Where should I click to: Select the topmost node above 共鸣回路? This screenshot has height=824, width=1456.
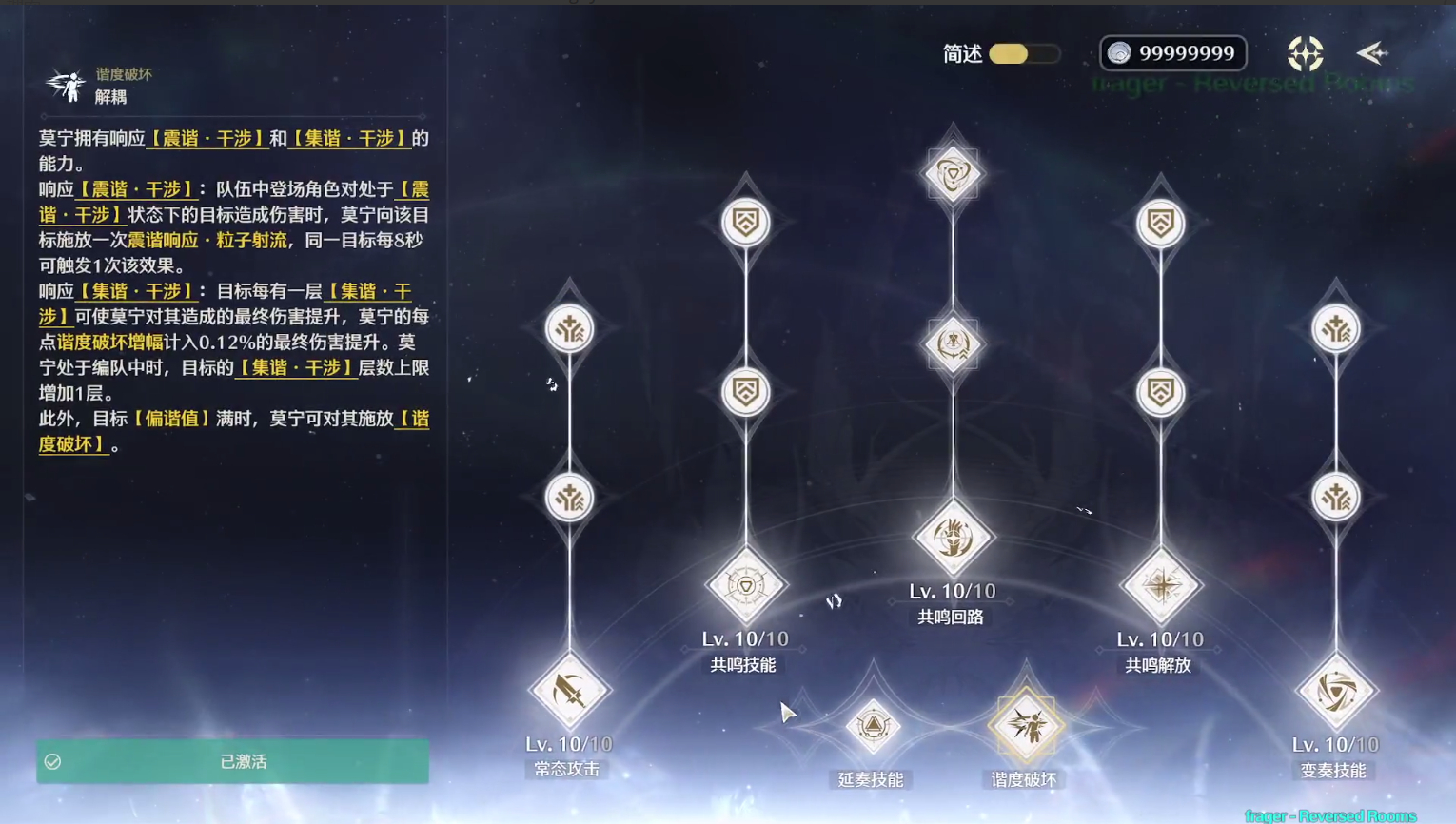tap(952, 174)
